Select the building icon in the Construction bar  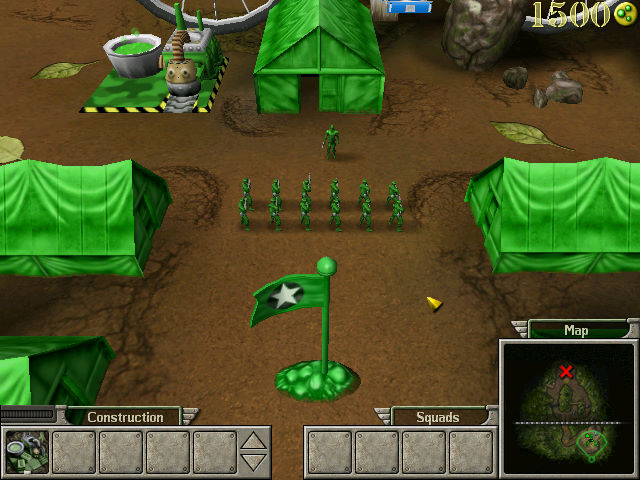tap(26, 451)
